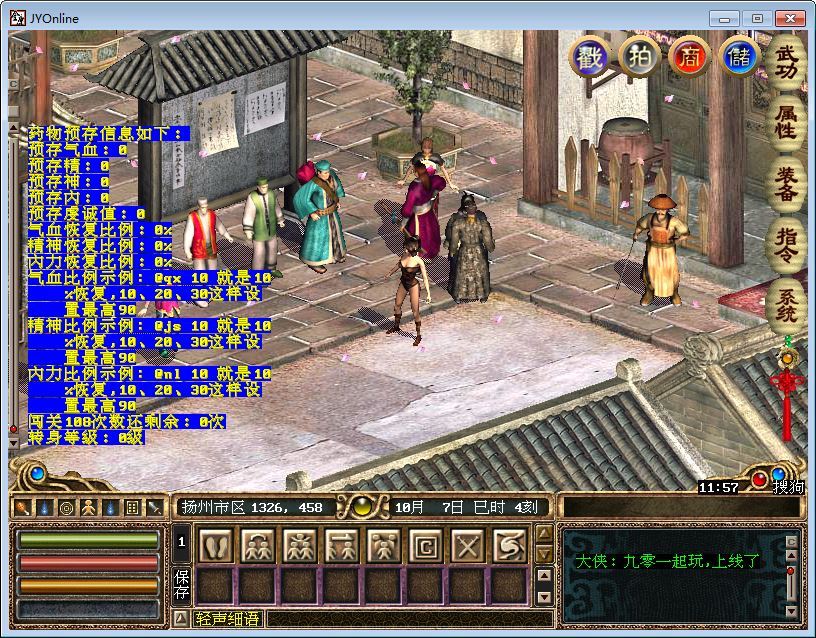Open the 装备 equipment panel
The height and width of the screenshot is (638, 816).
787,183
